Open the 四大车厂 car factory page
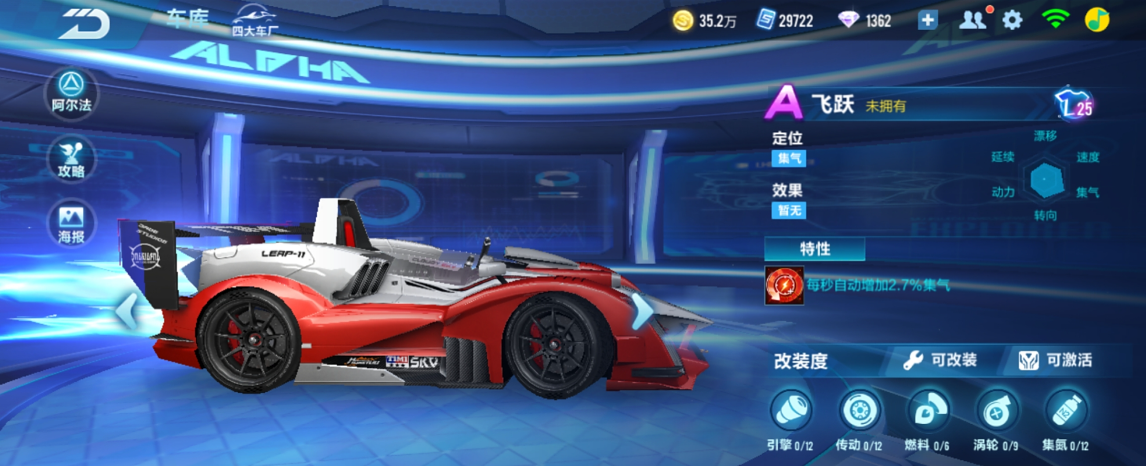 pyautogui.click(x=255, y=20)
